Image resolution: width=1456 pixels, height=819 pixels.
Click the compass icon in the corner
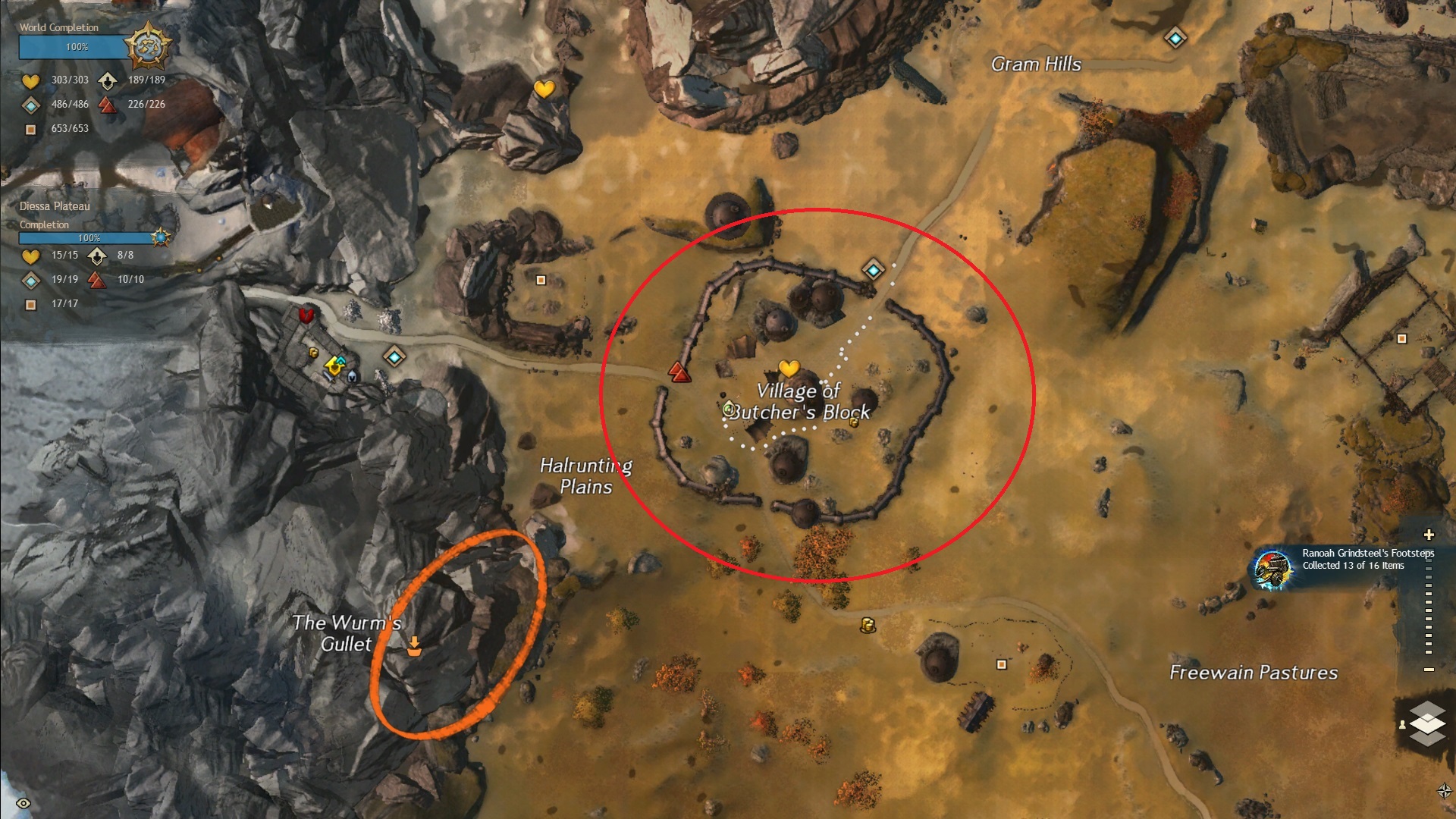click(x=1444, y=791)
